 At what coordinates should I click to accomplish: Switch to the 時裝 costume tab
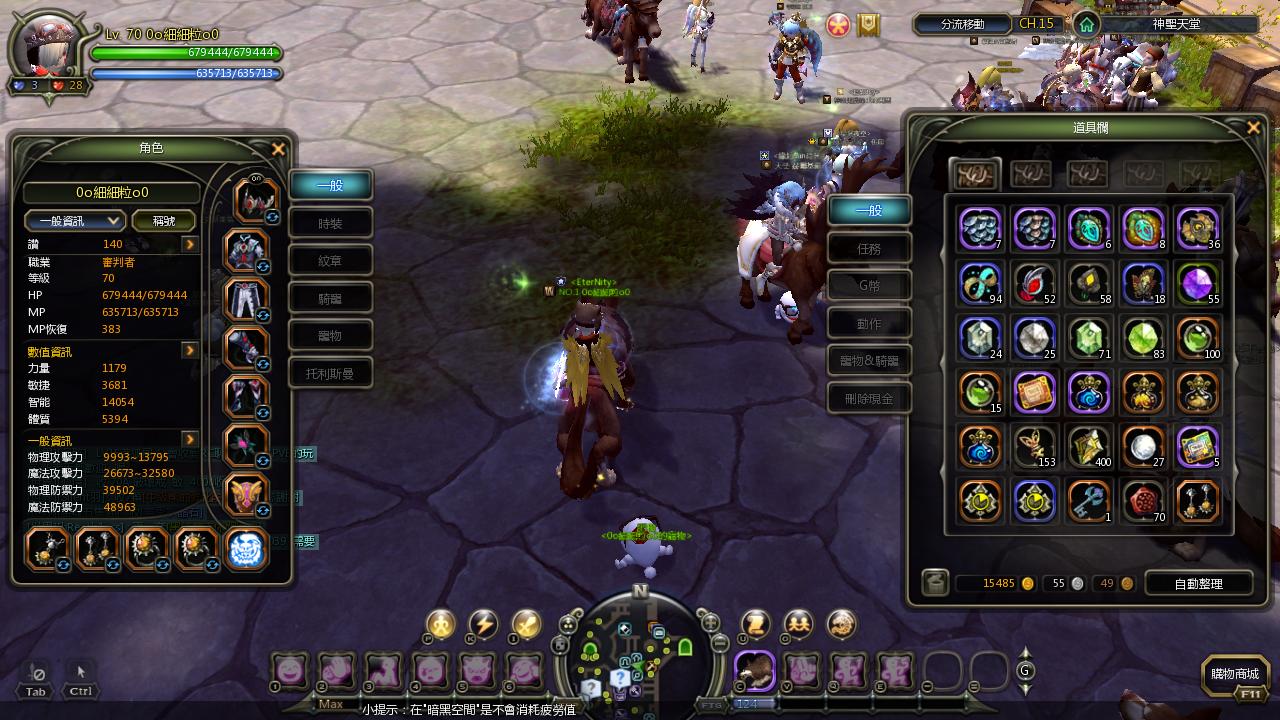coord(330,223)
